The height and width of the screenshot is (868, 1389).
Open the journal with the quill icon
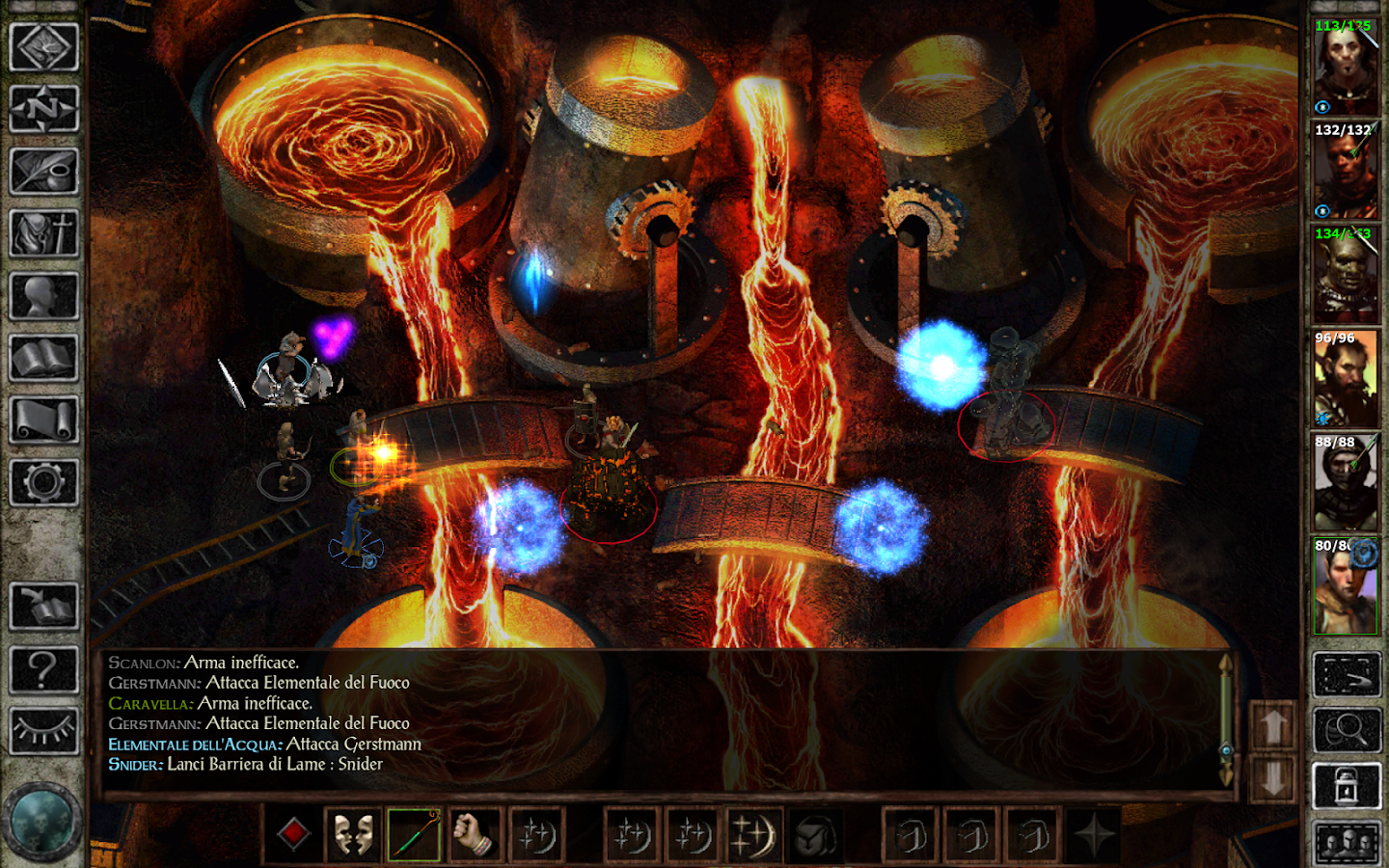click(x=44, y=172)
